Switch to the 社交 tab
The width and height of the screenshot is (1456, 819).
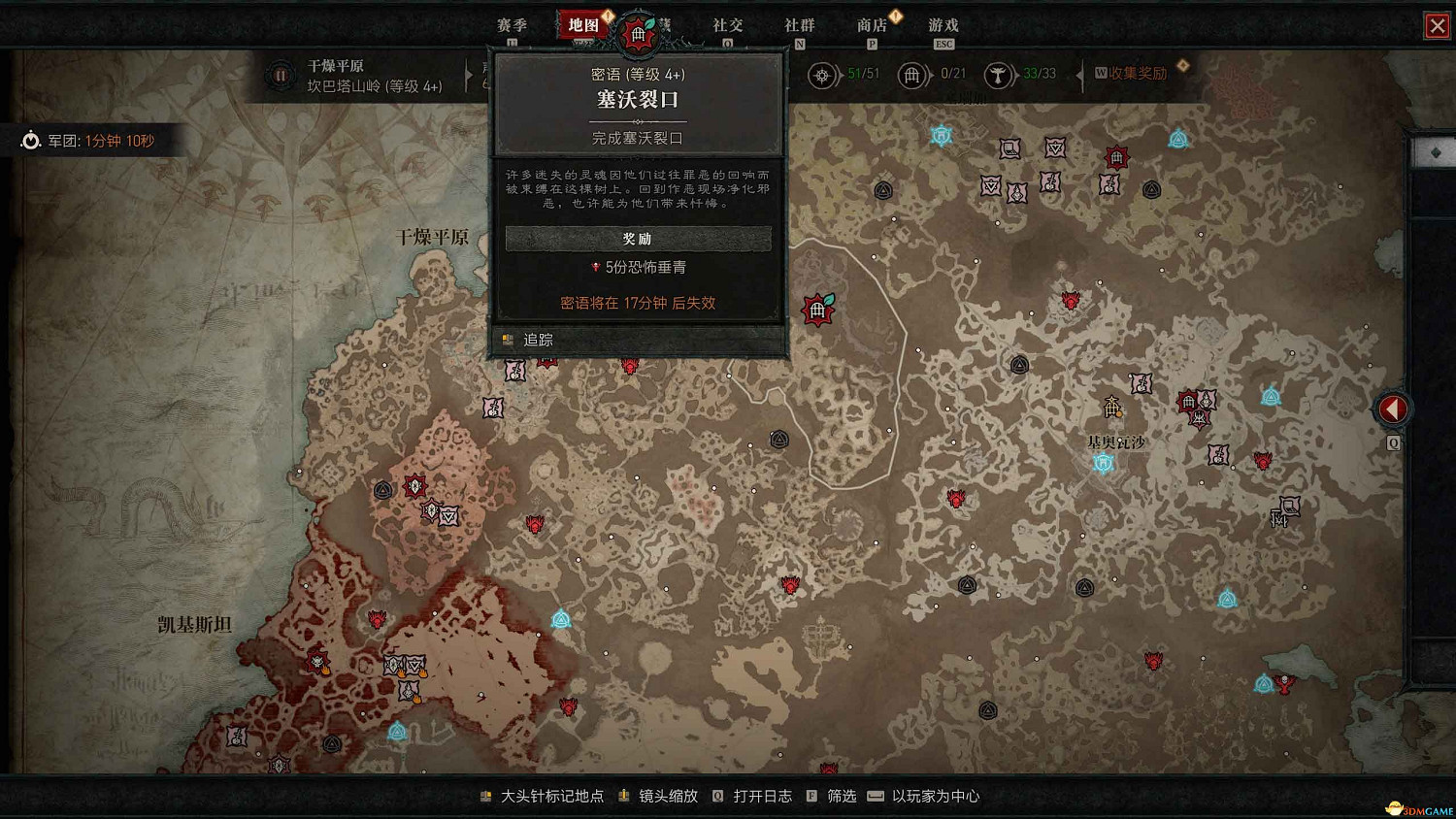pos(727,26)
